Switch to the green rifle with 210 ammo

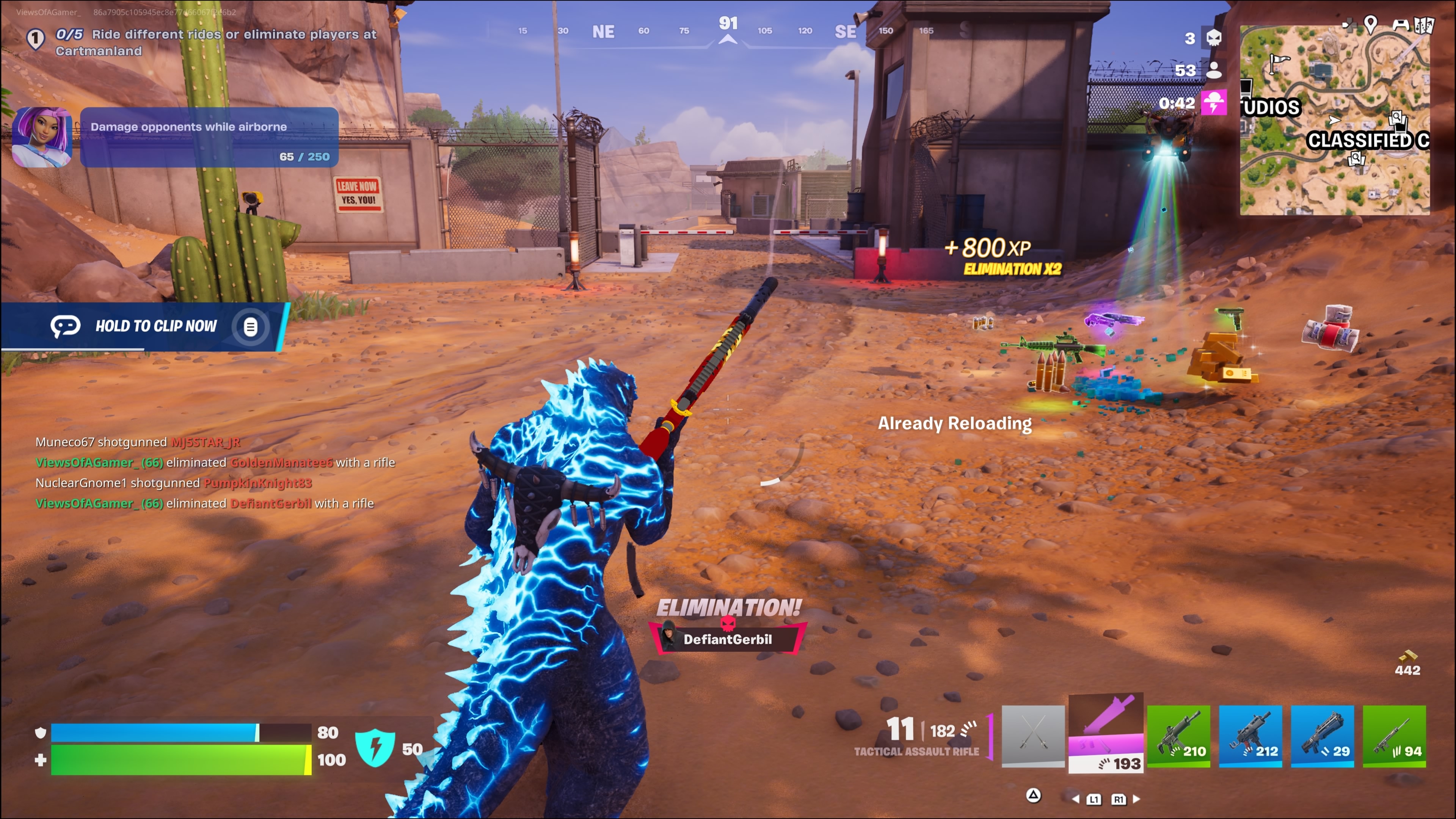[1178, 735]
